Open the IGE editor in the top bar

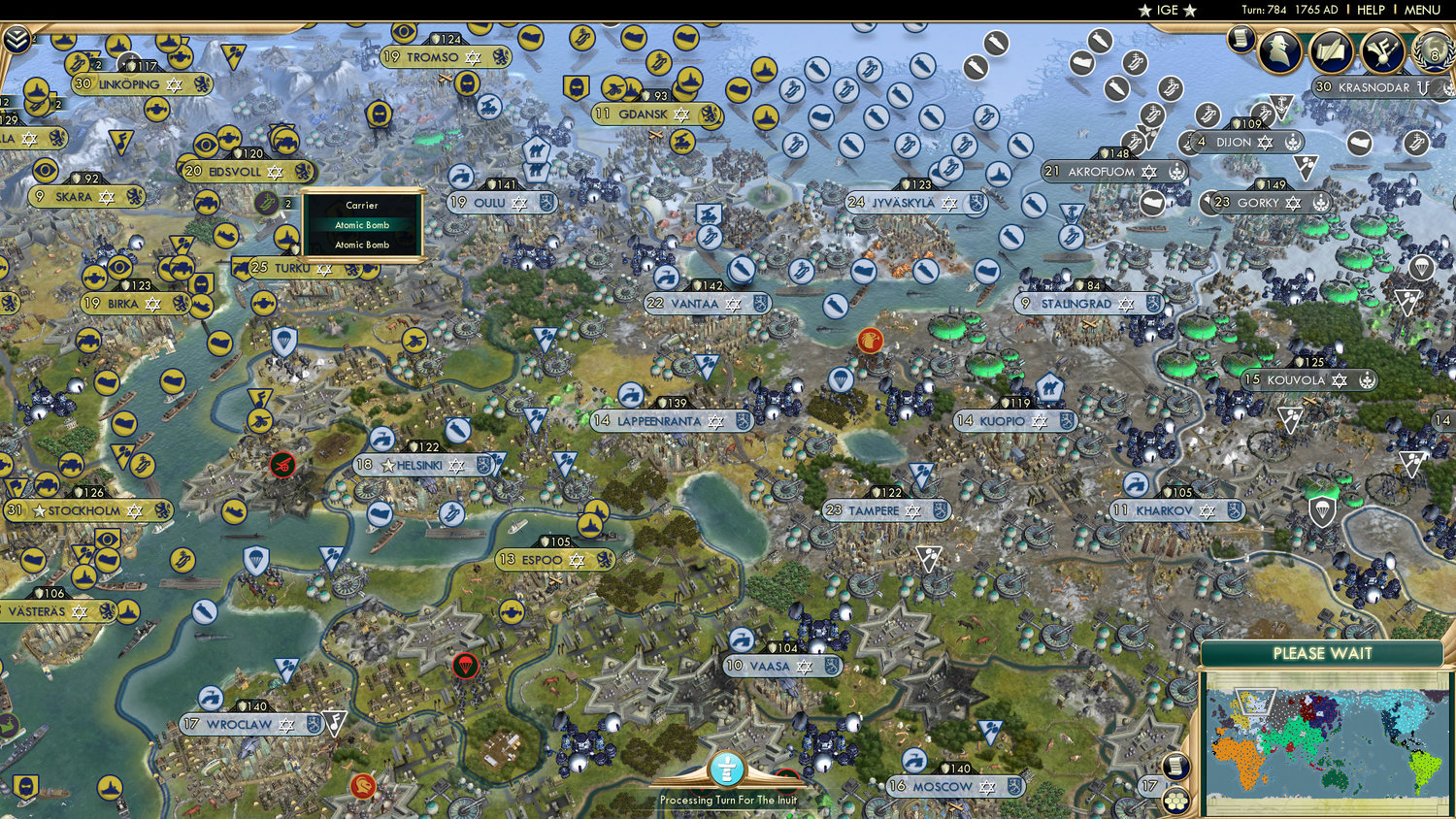[x=1168, y=11]
